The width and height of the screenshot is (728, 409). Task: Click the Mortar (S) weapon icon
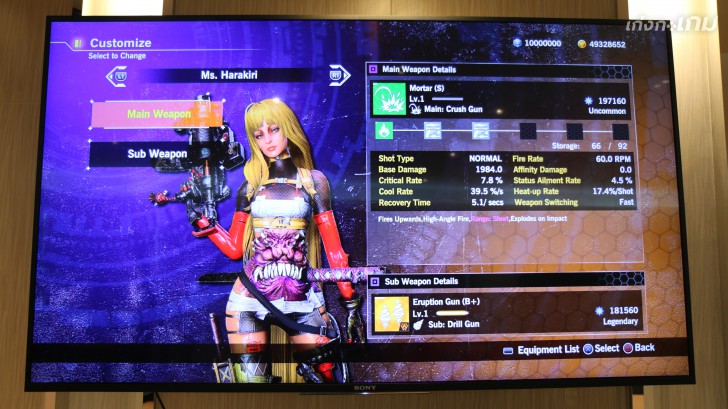click(388, 99)
